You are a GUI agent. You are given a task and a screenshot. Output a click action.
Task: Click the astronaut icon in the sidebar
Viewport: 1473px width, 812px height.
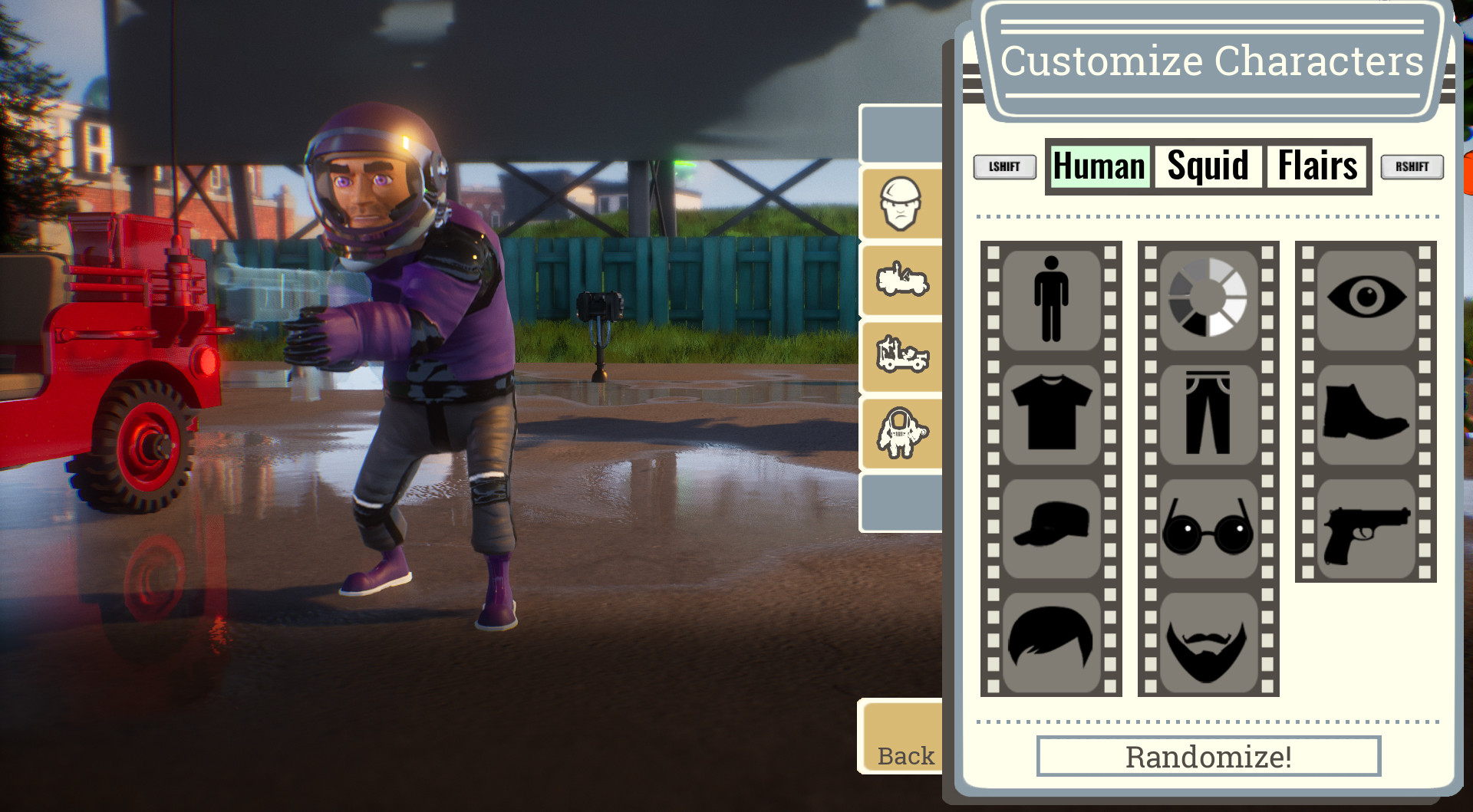click(x=902, y=430)
